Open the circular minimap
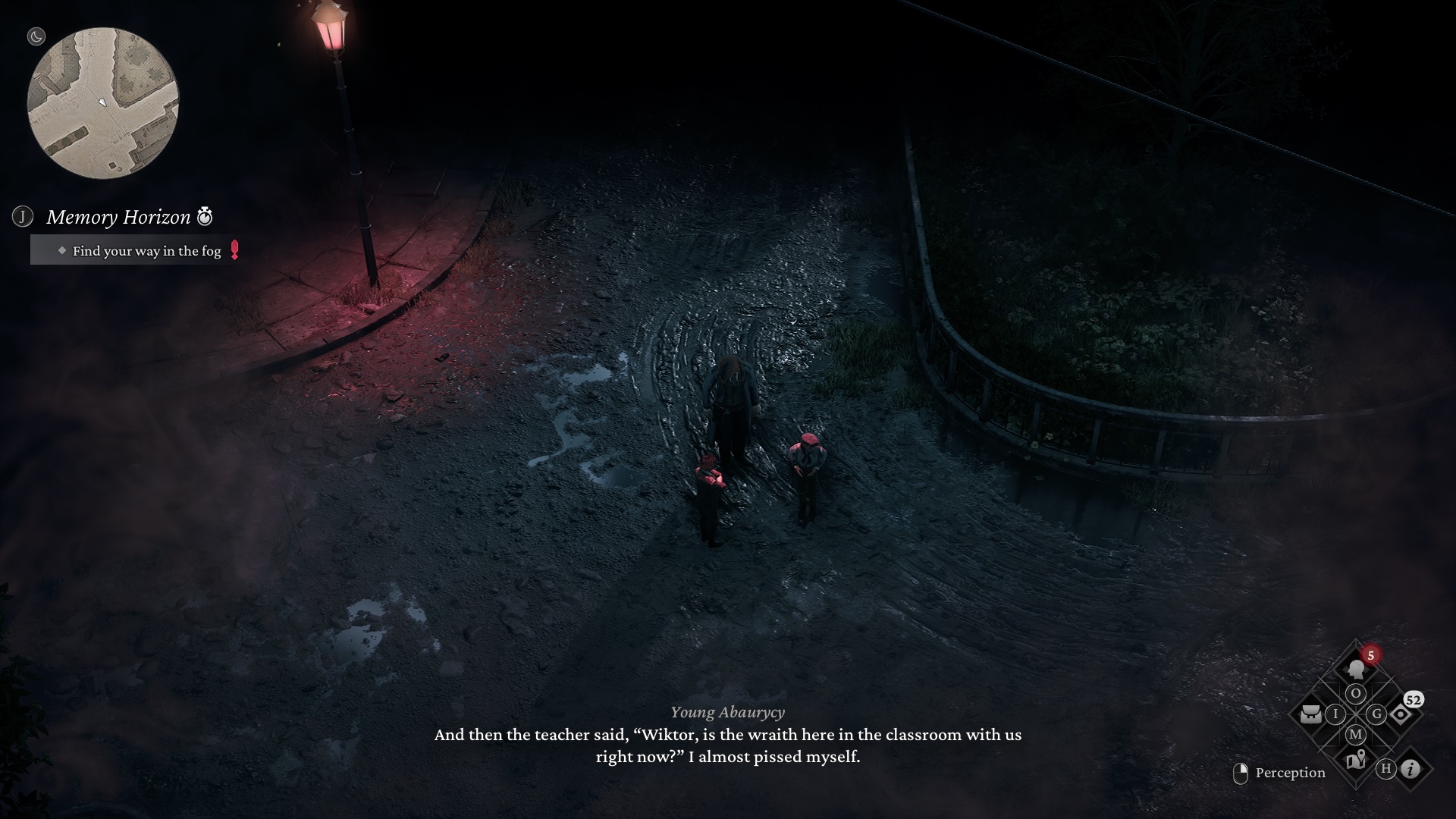The width and height of the screenshot is (1456, 819). [103, 103]
